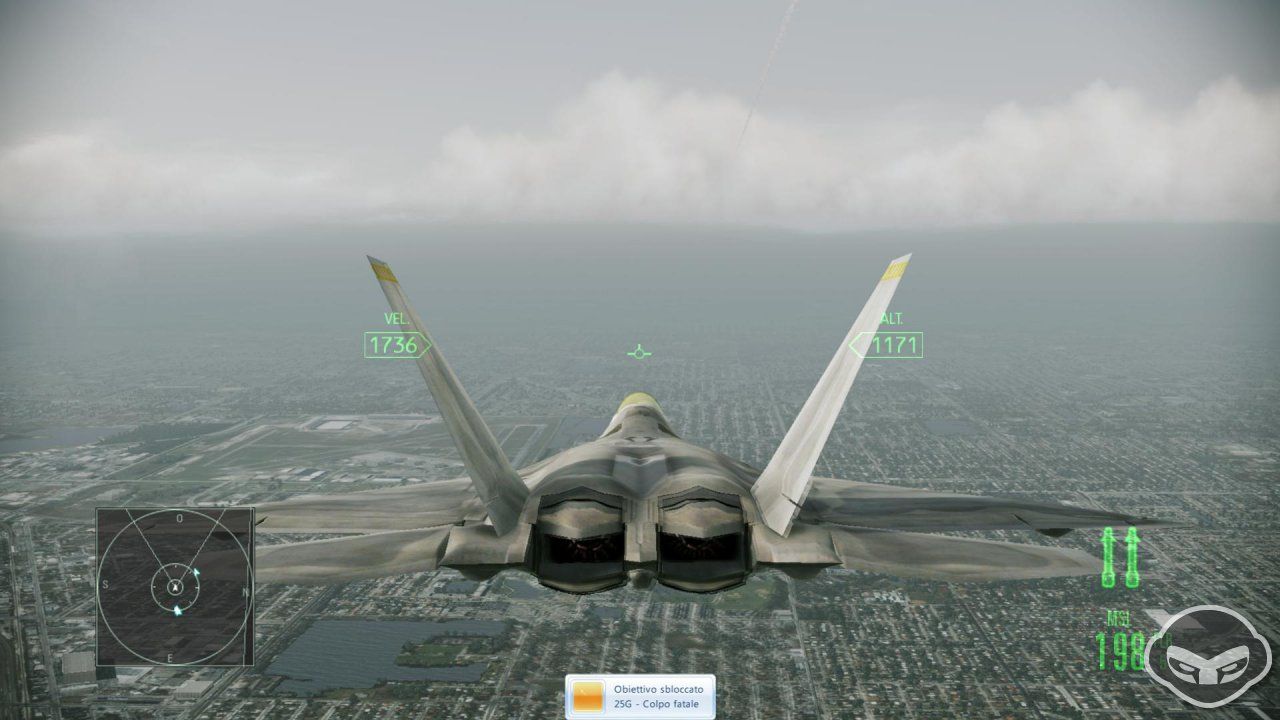Click the yellow stripe on the right tail fin

pos(893,270)
